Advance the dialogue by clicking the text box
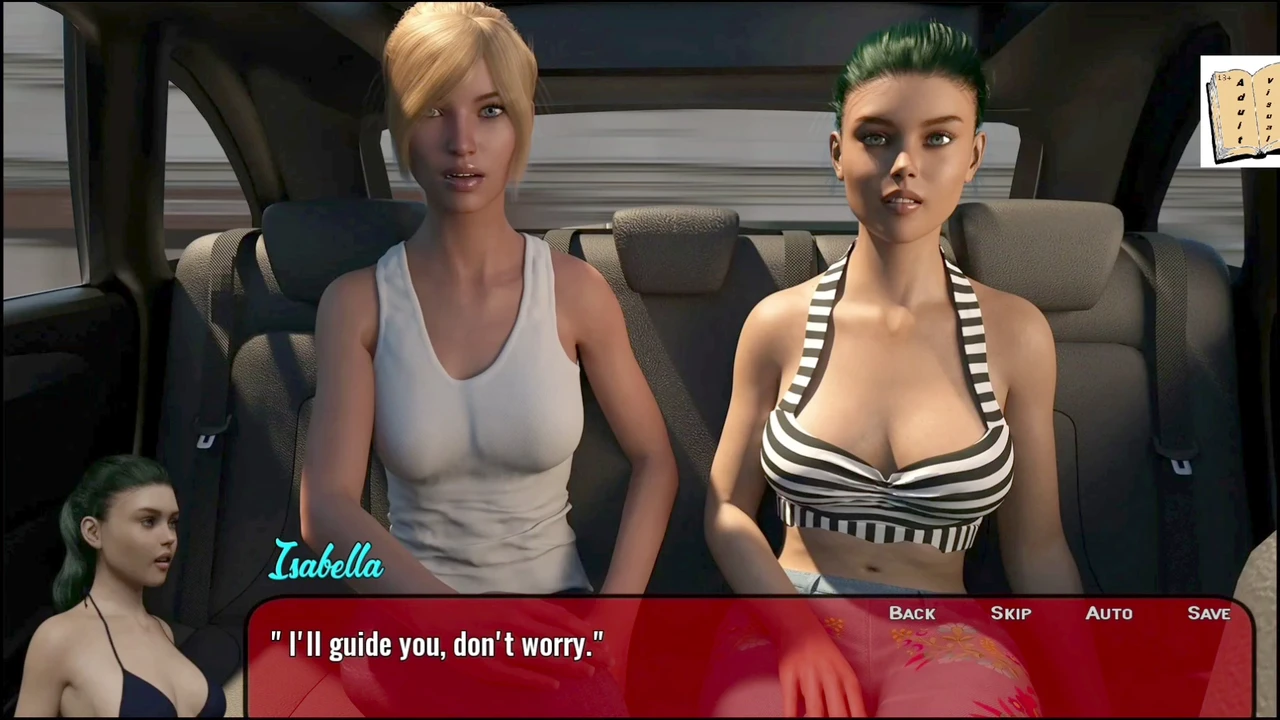Screen dimensions: 1280x720 [600, 665]
